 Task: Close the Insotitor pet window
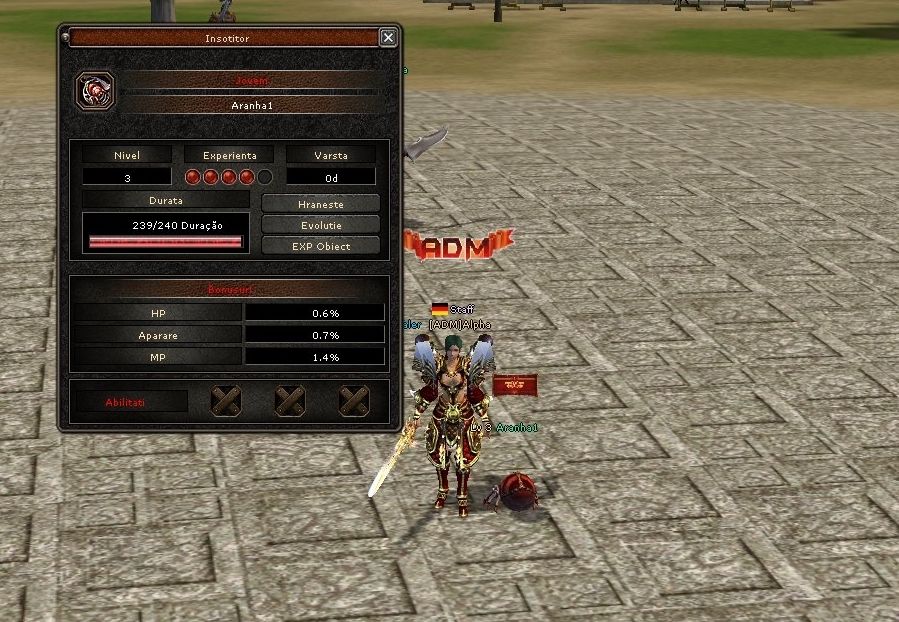(x=388, y=38)
